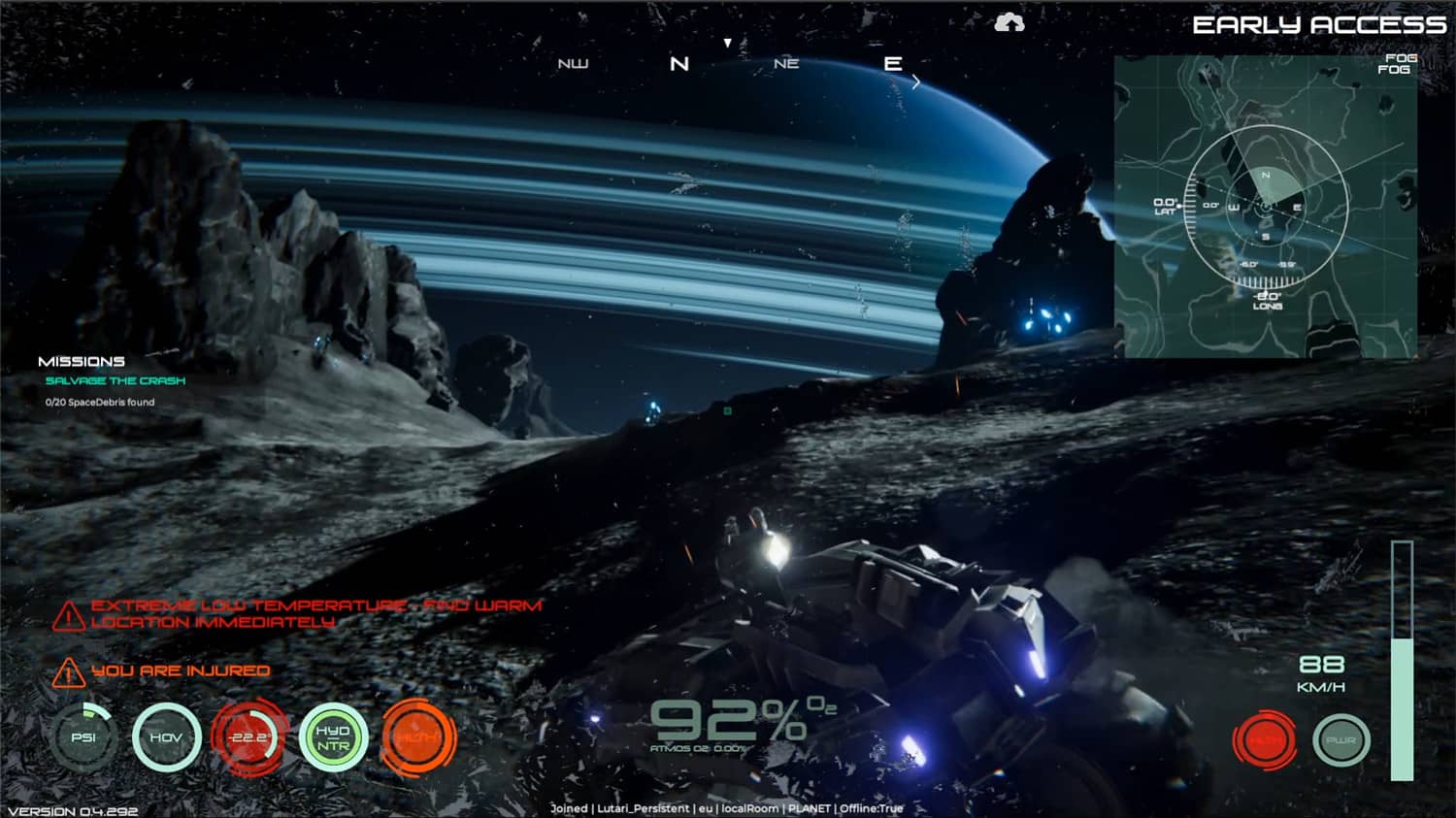Expand the MISSIONS panel header
This screenshot has height=818, width=1456.
tap(83, 360)
